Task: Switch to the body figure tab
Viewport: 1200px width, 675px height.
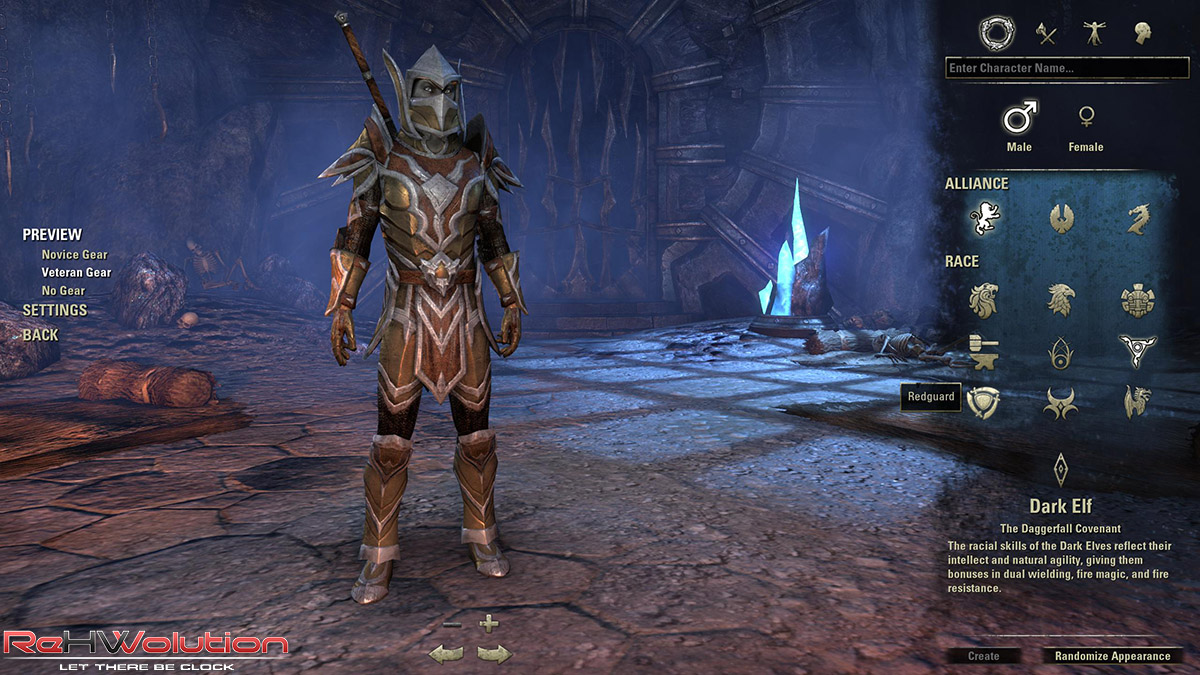Action: pyautogui.click(x=1094, y=34)
